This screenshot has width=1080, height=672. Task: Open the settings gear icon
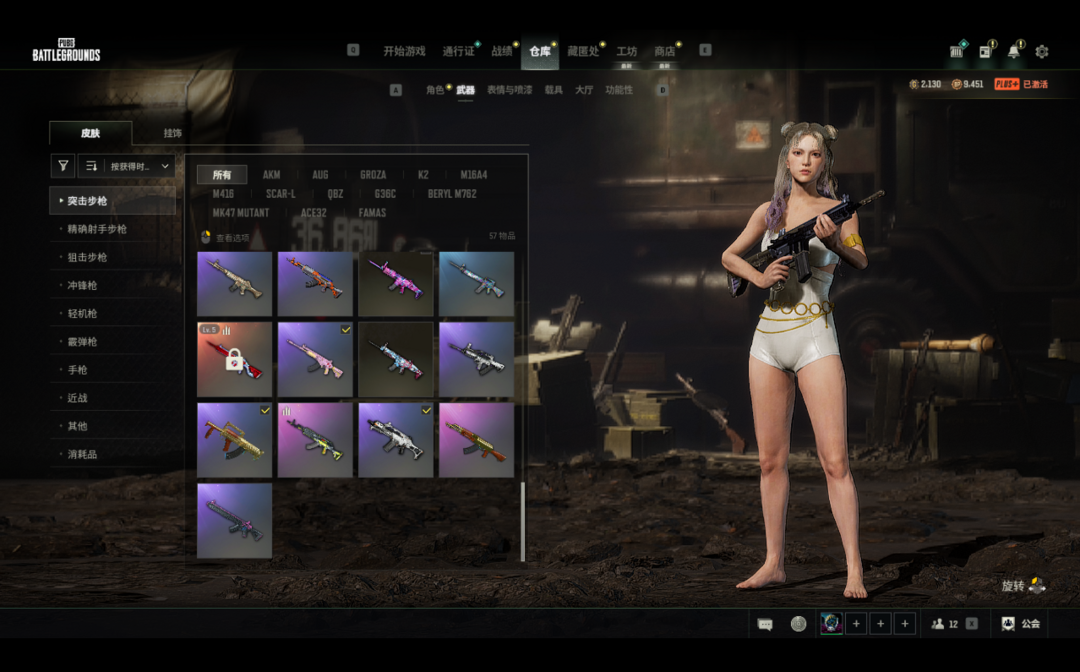tap(1042, 52)
